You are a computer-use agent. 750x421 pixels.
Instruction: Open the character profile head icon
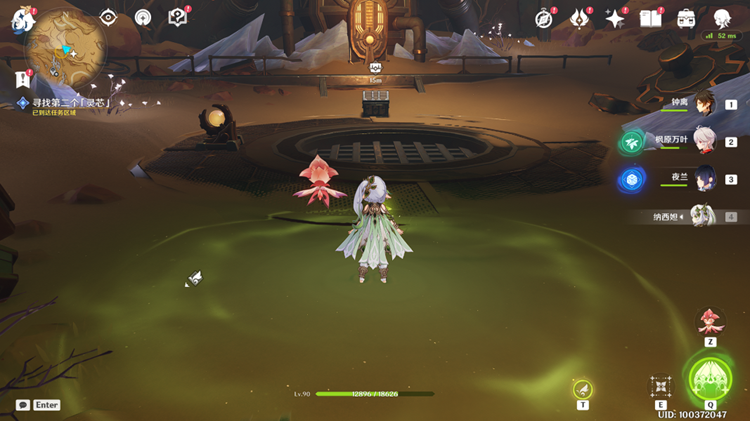[722, 18]
